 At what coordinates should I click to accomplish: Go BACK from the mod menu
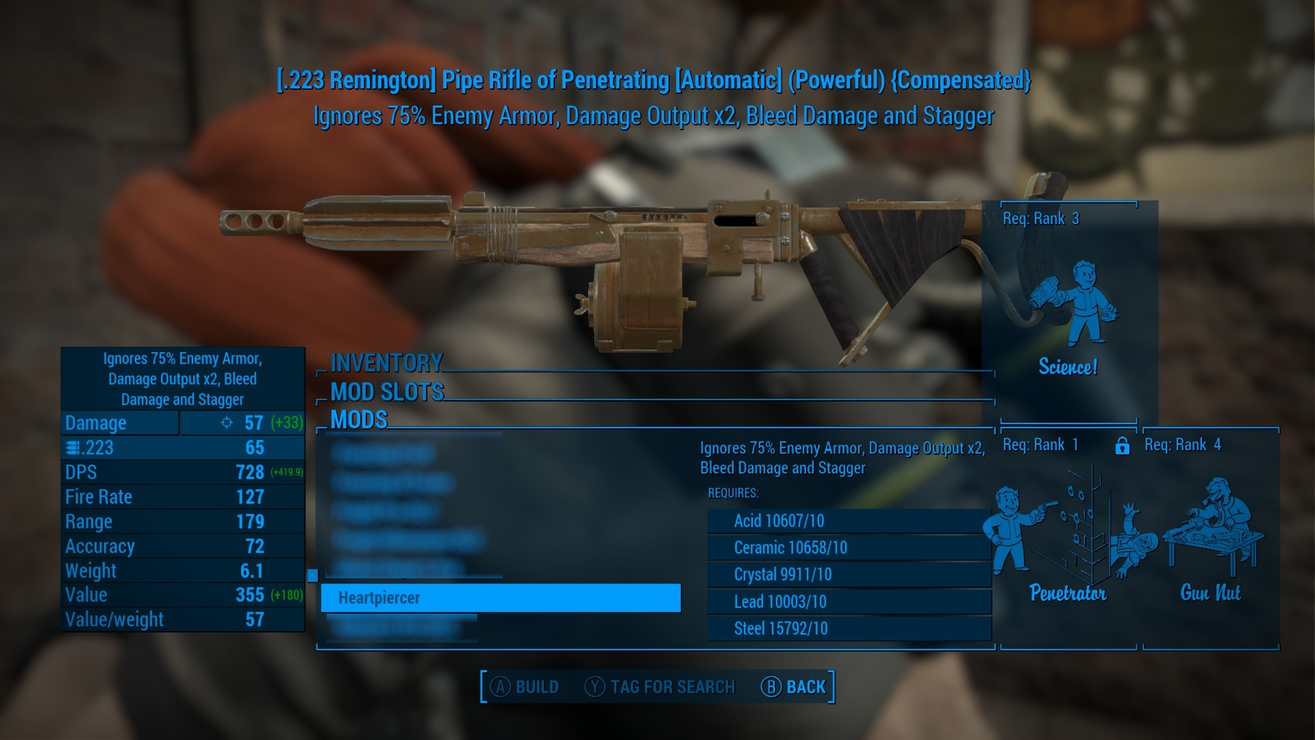[x=794, y=687]
